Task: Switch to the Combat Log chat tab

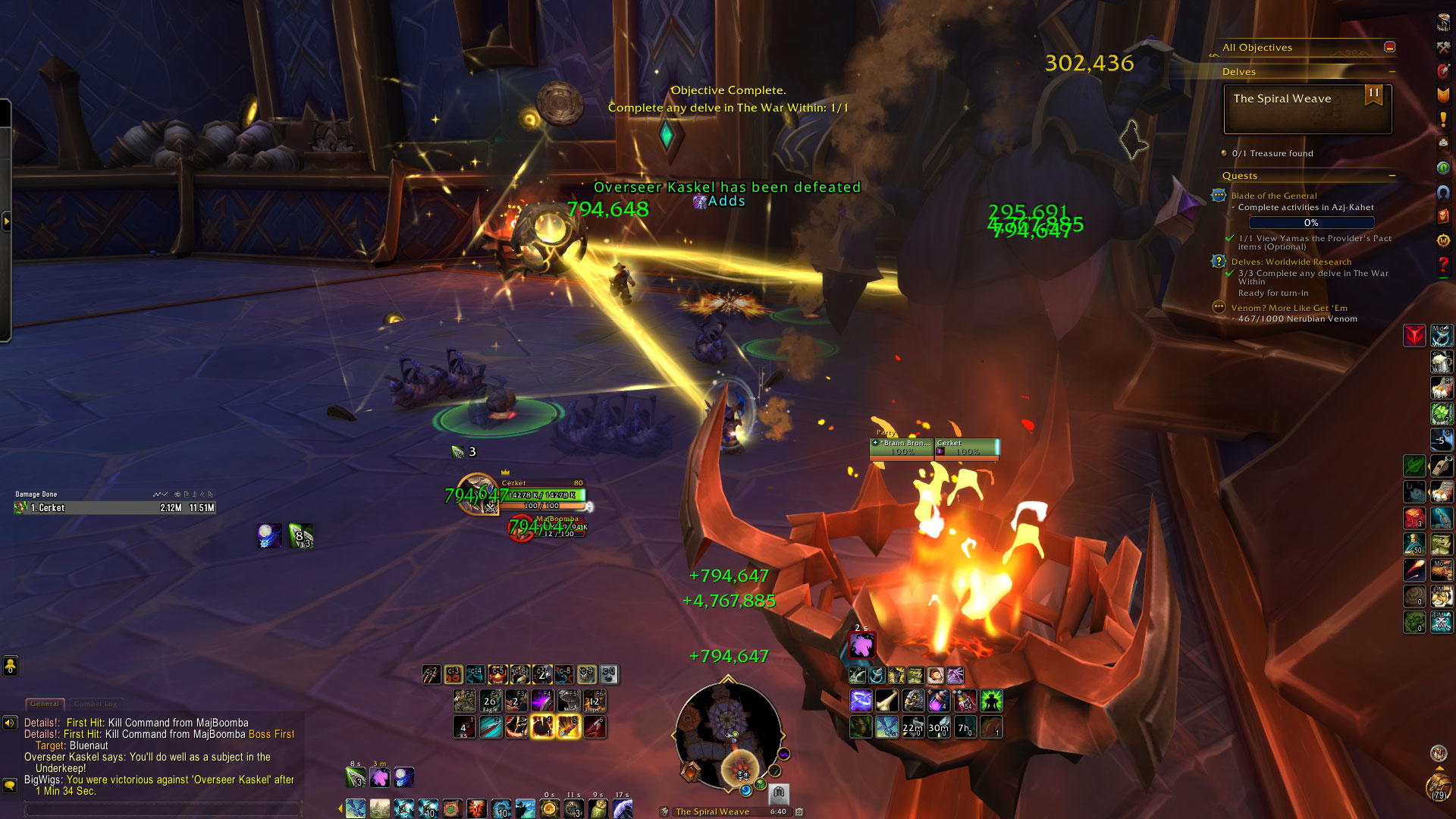Action: (96, 704)
